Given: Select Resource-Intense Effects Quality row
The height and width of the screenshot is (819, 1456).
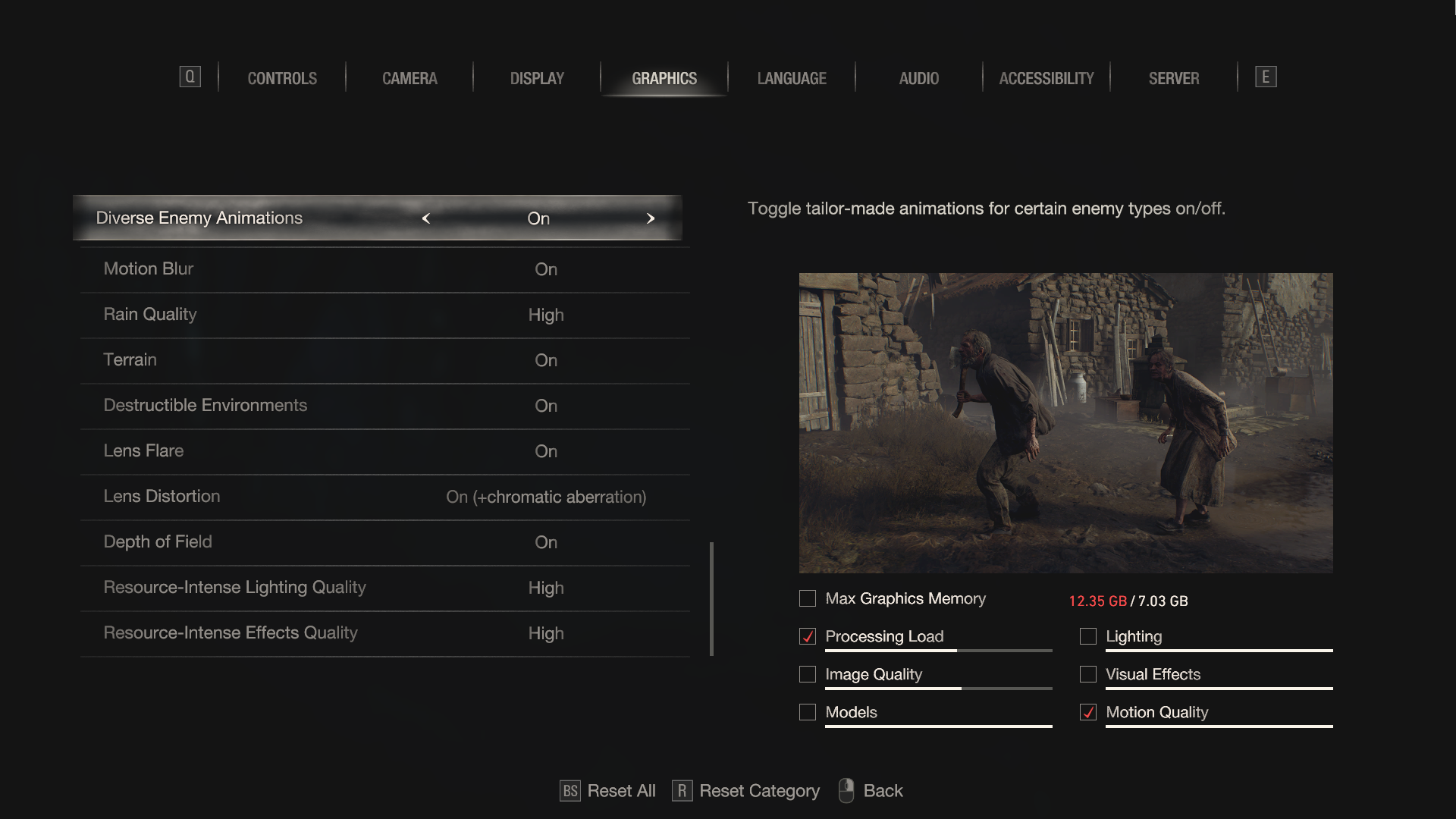Looking at the screenshot, I should point(384,633).
